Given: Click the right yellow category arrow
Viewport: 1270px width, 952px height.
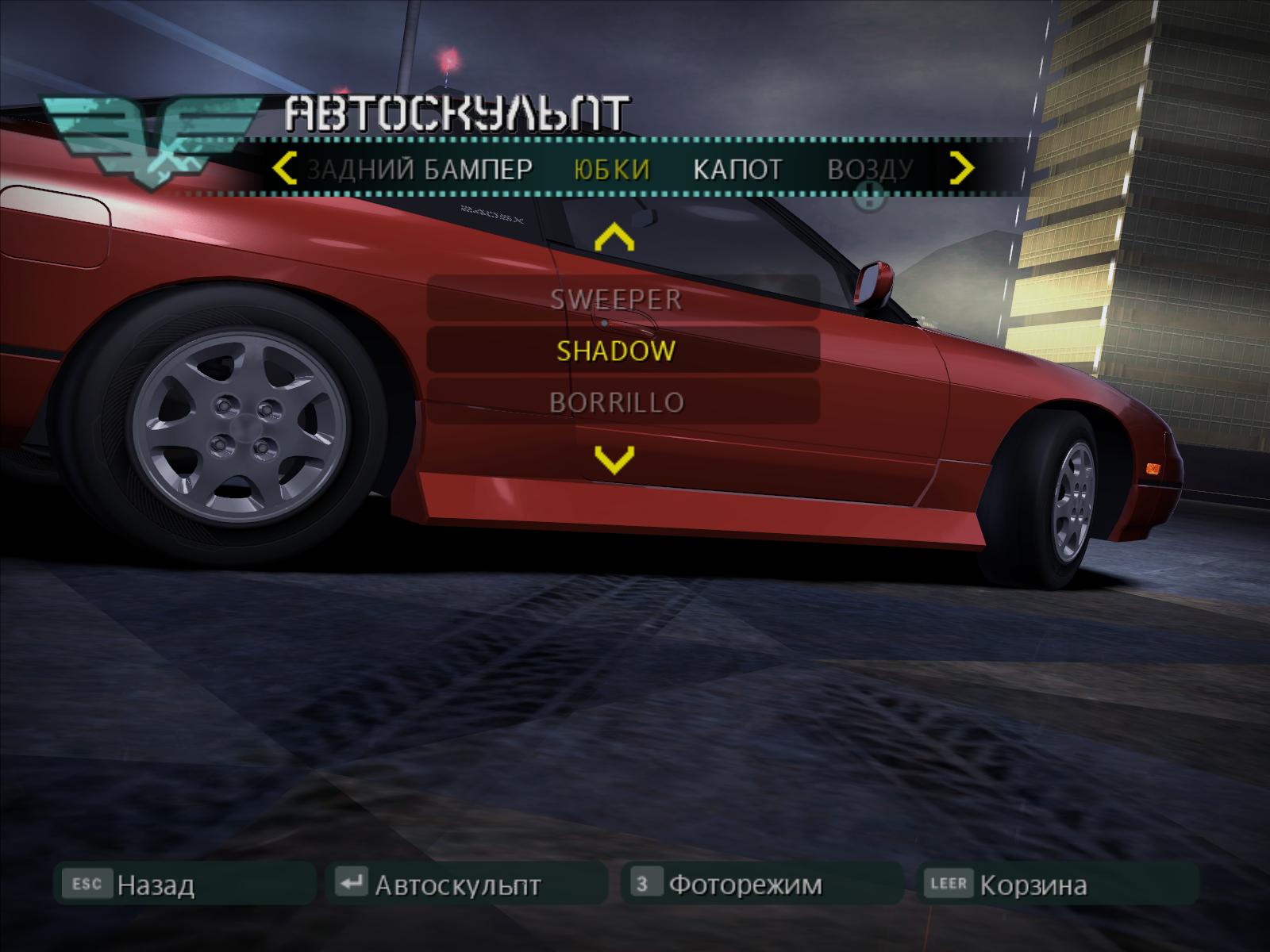Looking at the screenshot, I should point(962,168).
